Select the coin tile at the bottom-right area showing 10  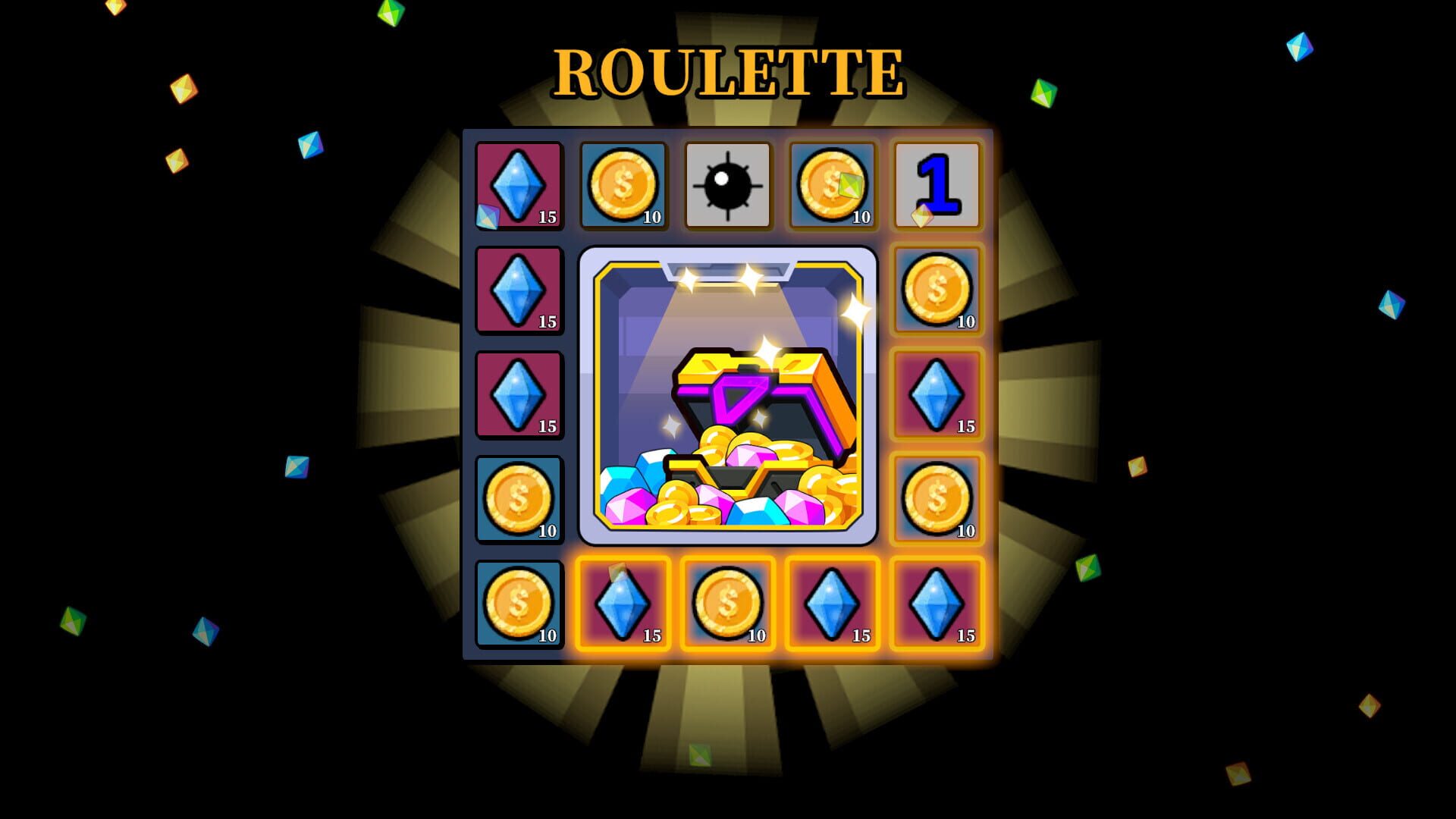click(937, 499)
